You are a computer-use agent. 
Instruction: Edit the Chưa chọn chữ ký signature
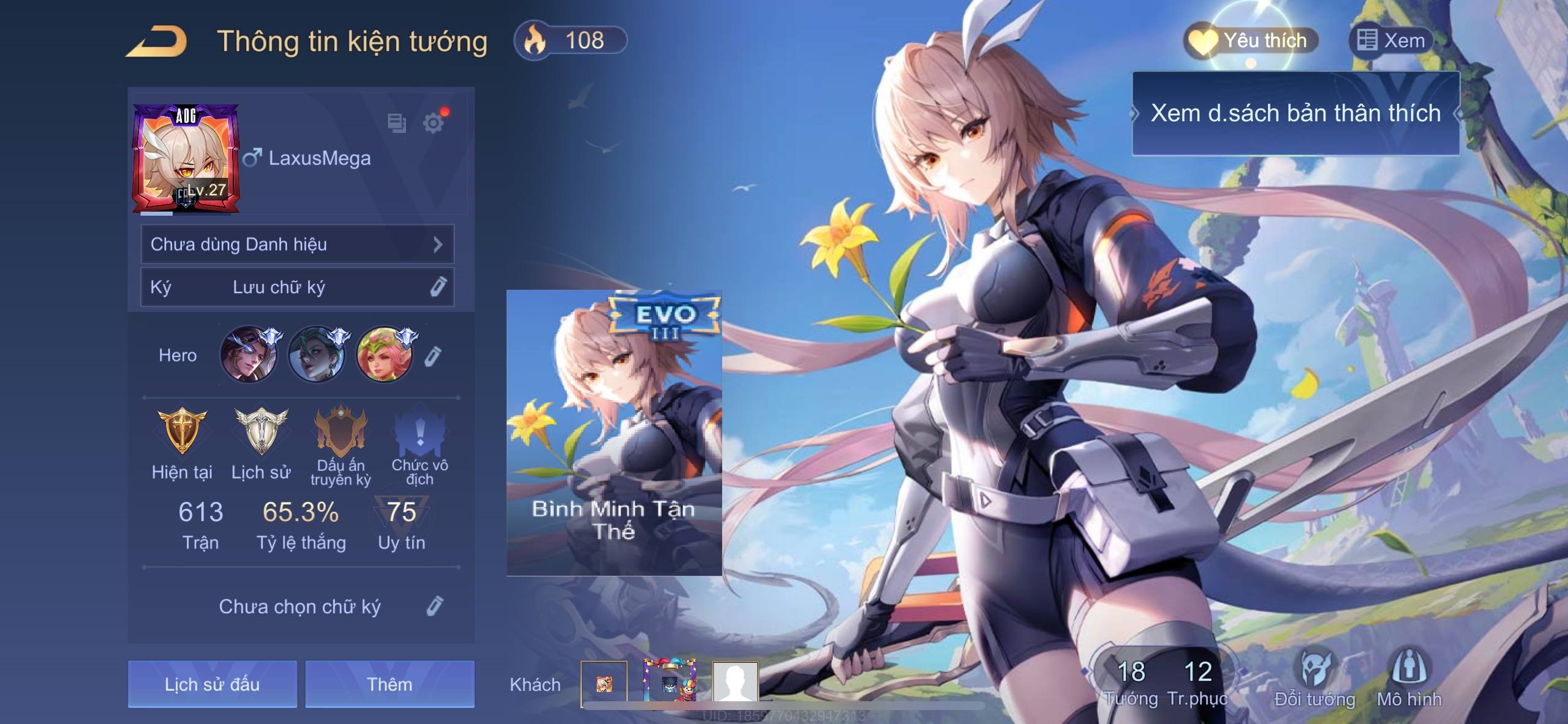(434, 606)
